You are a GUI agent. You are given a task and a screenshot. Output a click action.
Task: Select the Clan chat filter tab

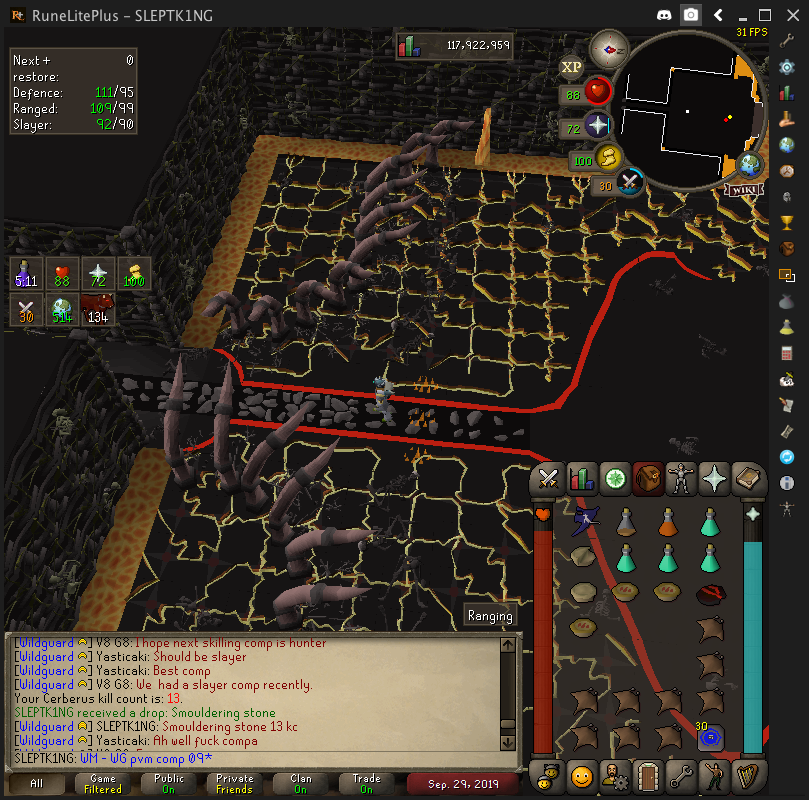pyautogui.click(x=300, y=783)
